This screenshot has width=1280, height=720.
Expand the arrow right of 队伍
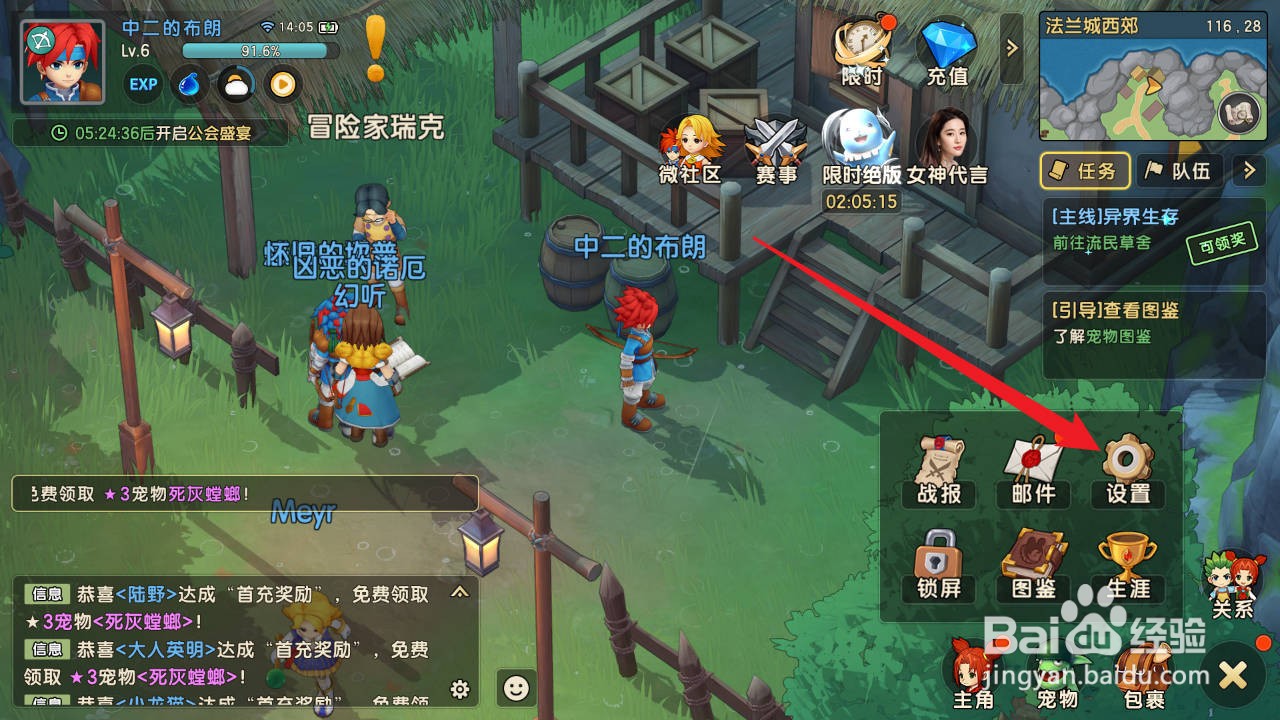1246,171
